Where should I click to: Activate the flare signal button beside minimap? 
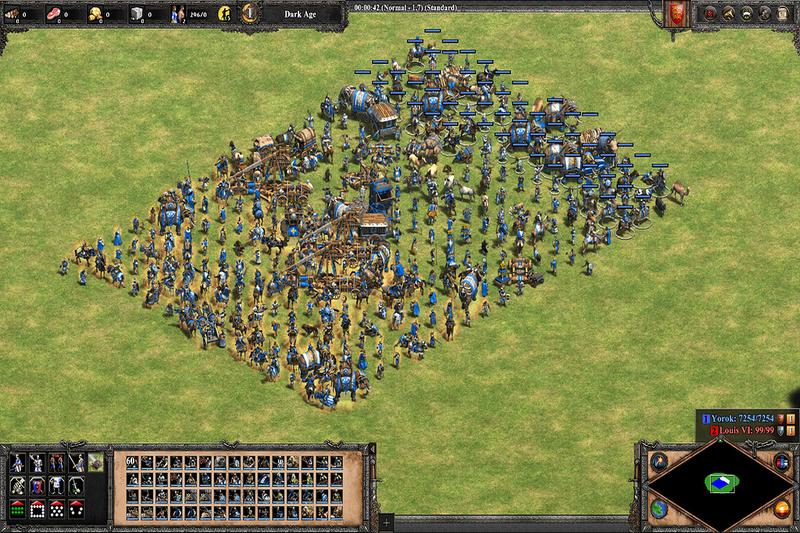click(x=658, y=461)
